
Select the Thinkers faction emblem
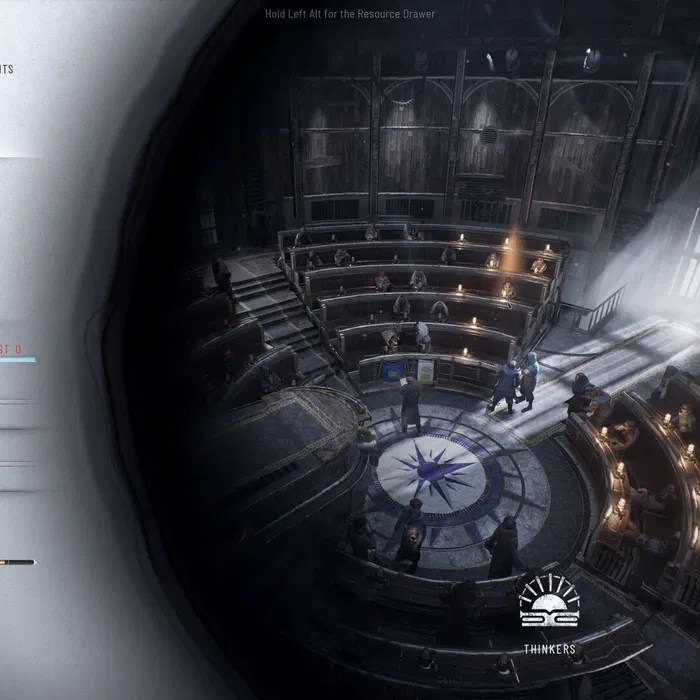(549, 603)
